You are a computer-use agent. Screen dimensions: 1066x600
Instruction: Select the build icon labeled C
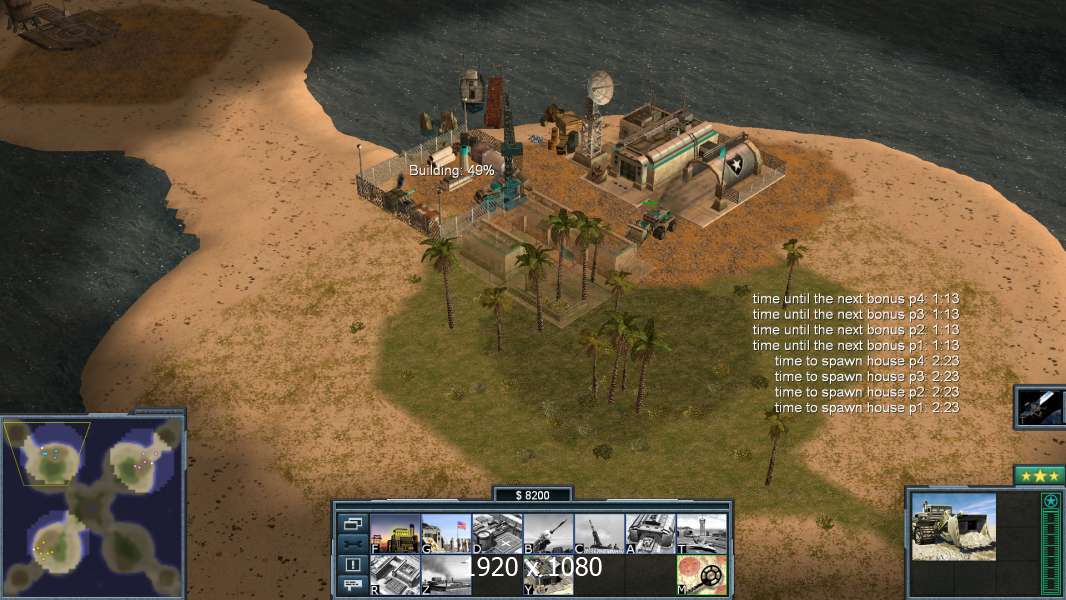pyautogui.click(x=599, y=534)
